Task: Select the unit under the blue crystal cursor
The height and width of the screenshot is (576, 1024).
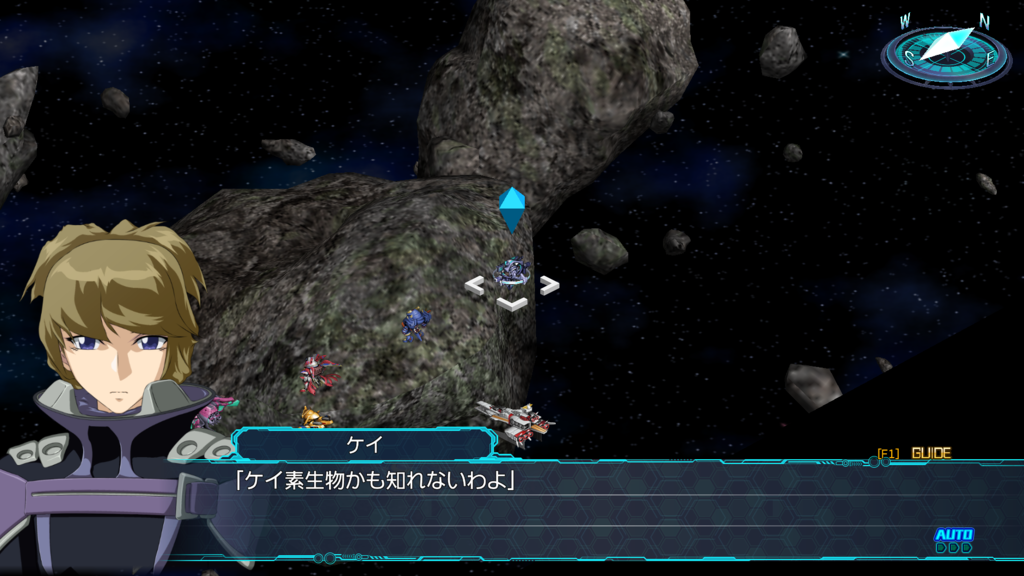Action: pyautogui.click(x=512, y=271)
